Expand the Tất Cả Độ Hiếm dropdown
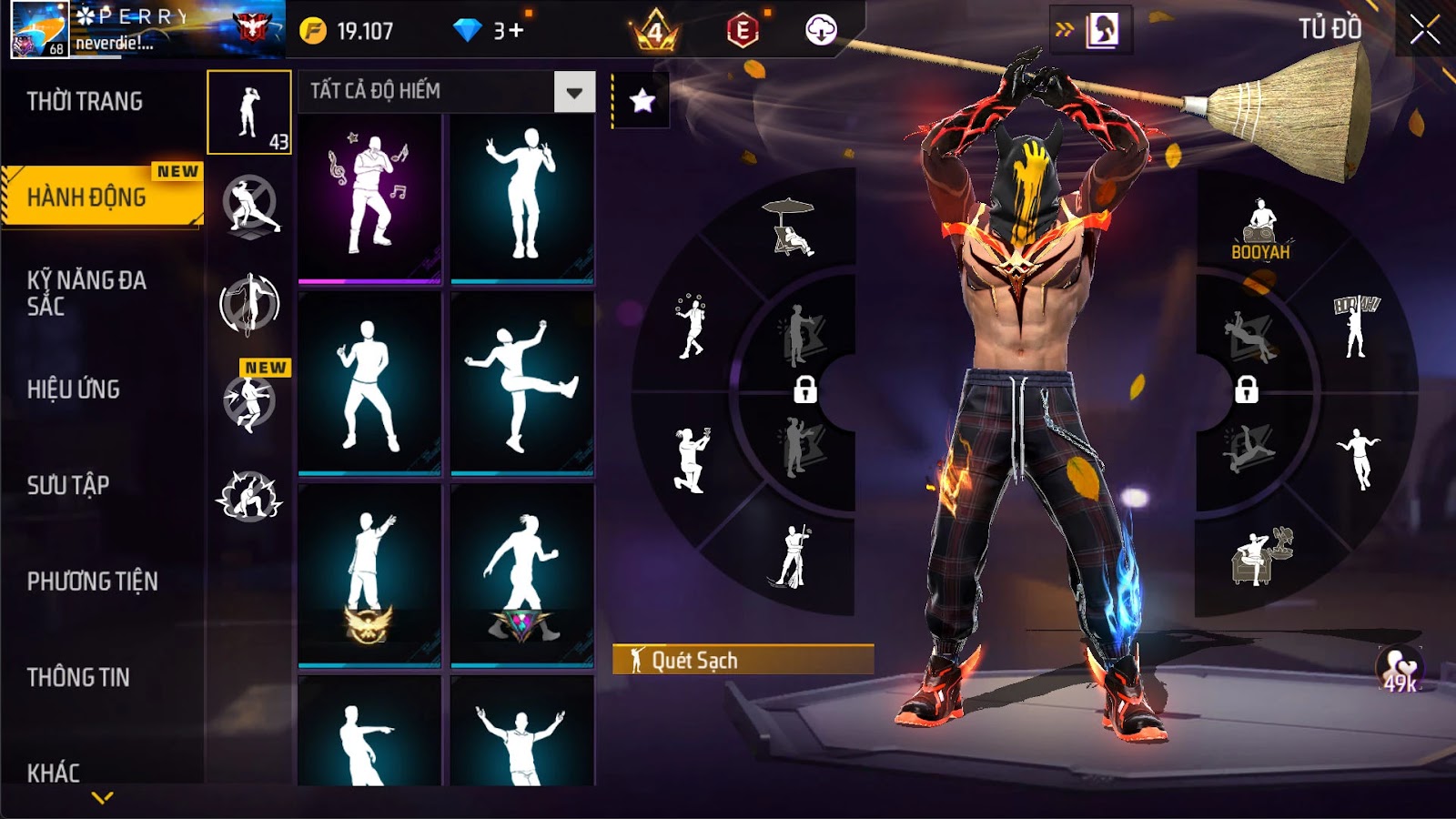Image resolution: width=1456 pixels, height=819 pixels. pos(574,92)
